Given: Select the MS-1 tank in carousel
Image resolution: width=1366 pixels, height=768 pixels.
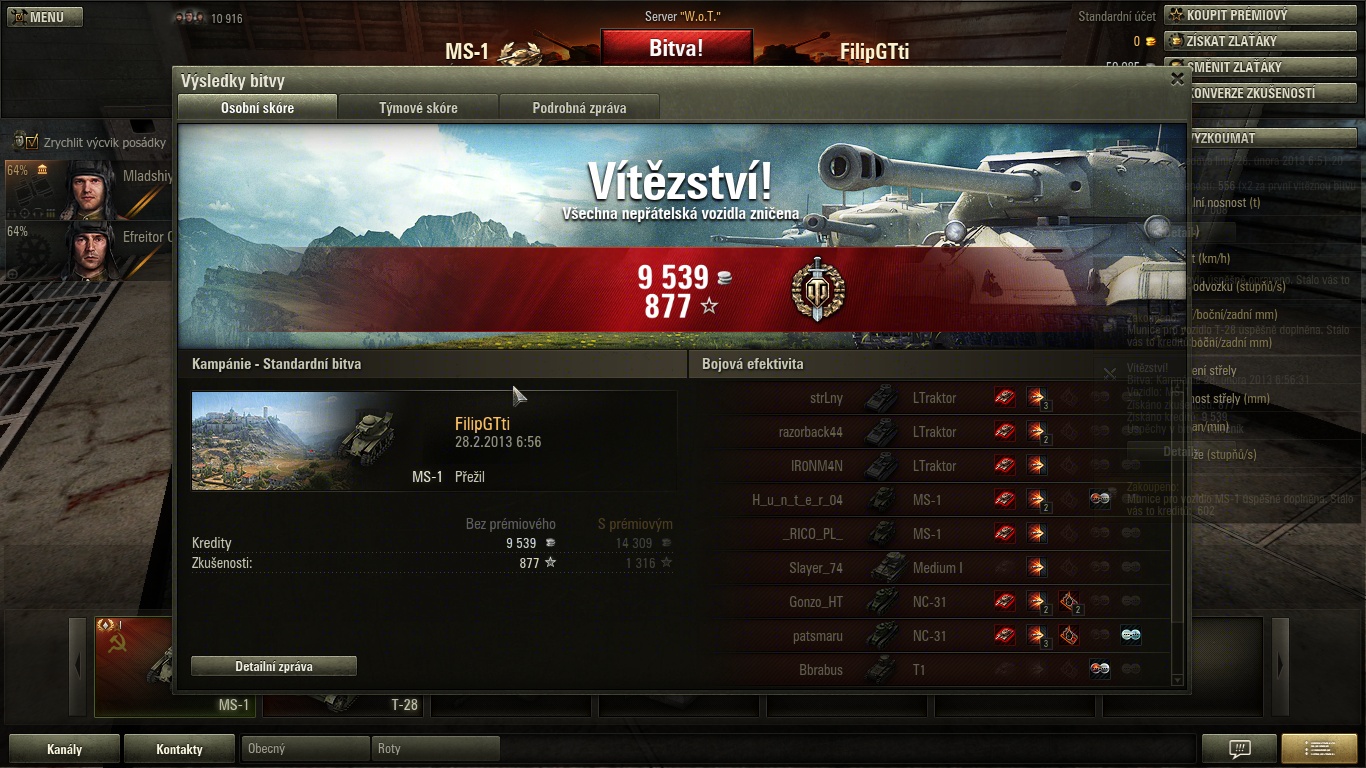Looking at the screenshot, I should 175,665.
